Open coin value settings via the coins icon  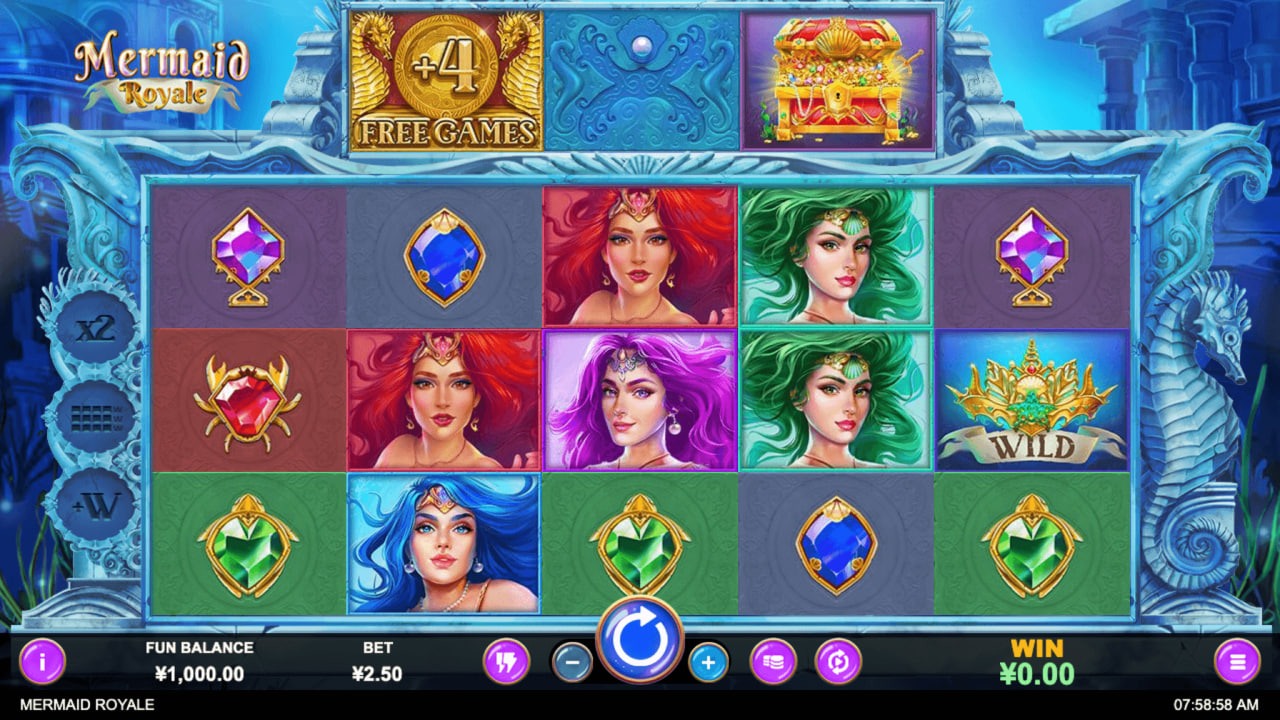click(x=772, y=663)
